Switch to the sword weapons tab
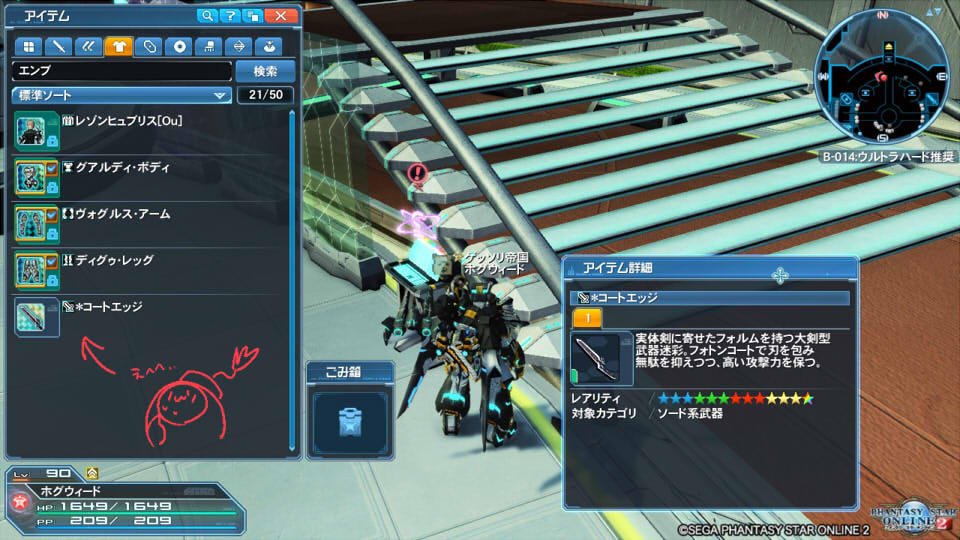The height and width of the screenshot is (540, 960). point(59,46)
